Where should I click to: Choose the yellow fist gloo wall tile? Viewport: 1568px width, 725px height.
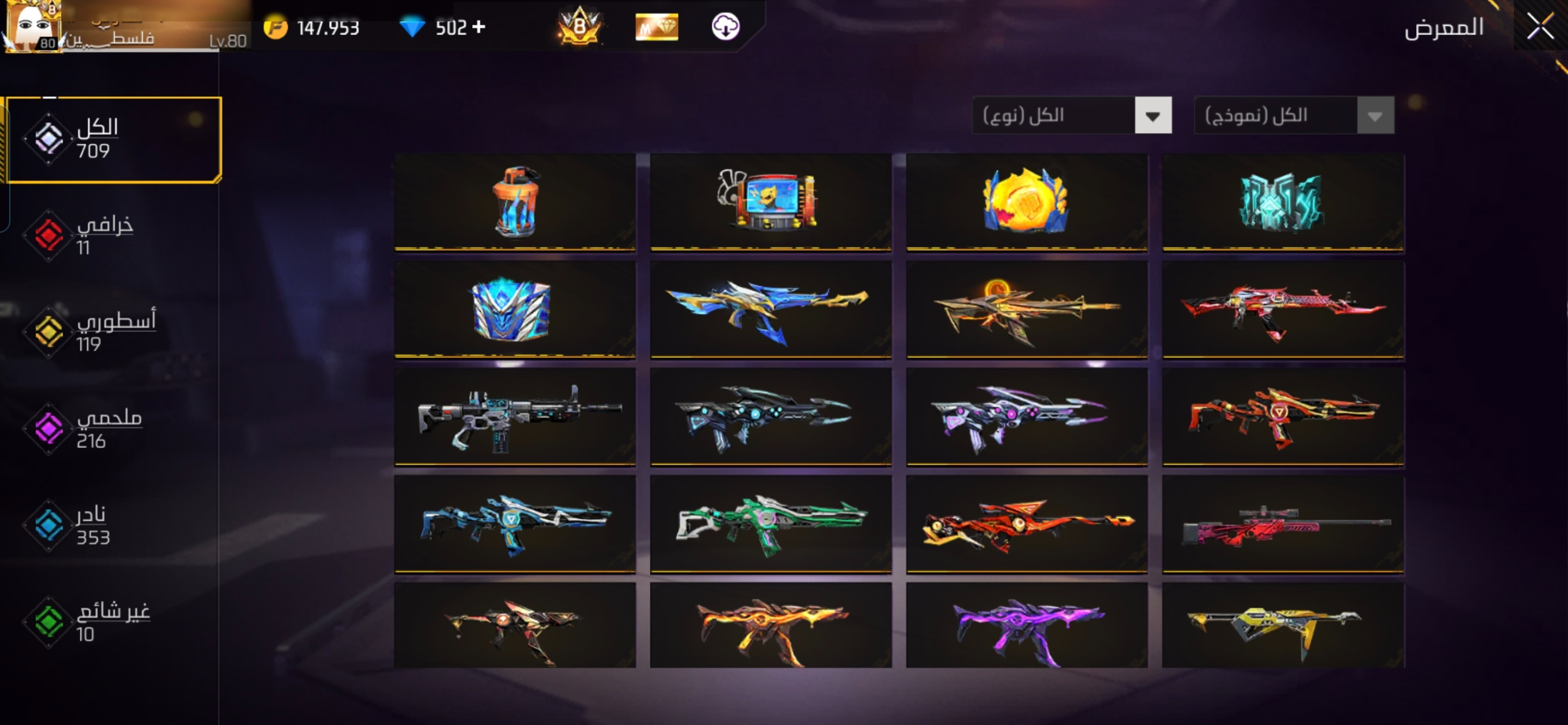pos(1027,202)
